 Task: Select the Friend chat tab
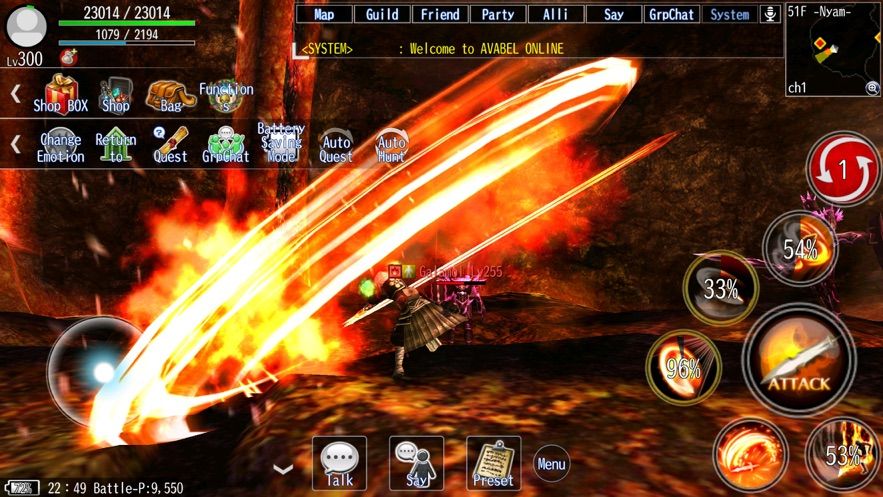click(440, 14)
